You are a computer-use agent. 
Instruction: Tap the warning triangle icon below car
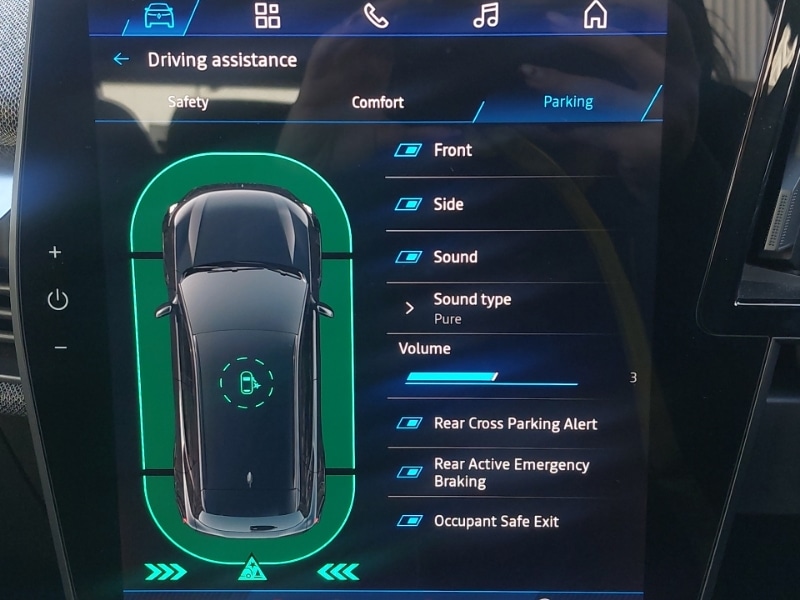251,571
